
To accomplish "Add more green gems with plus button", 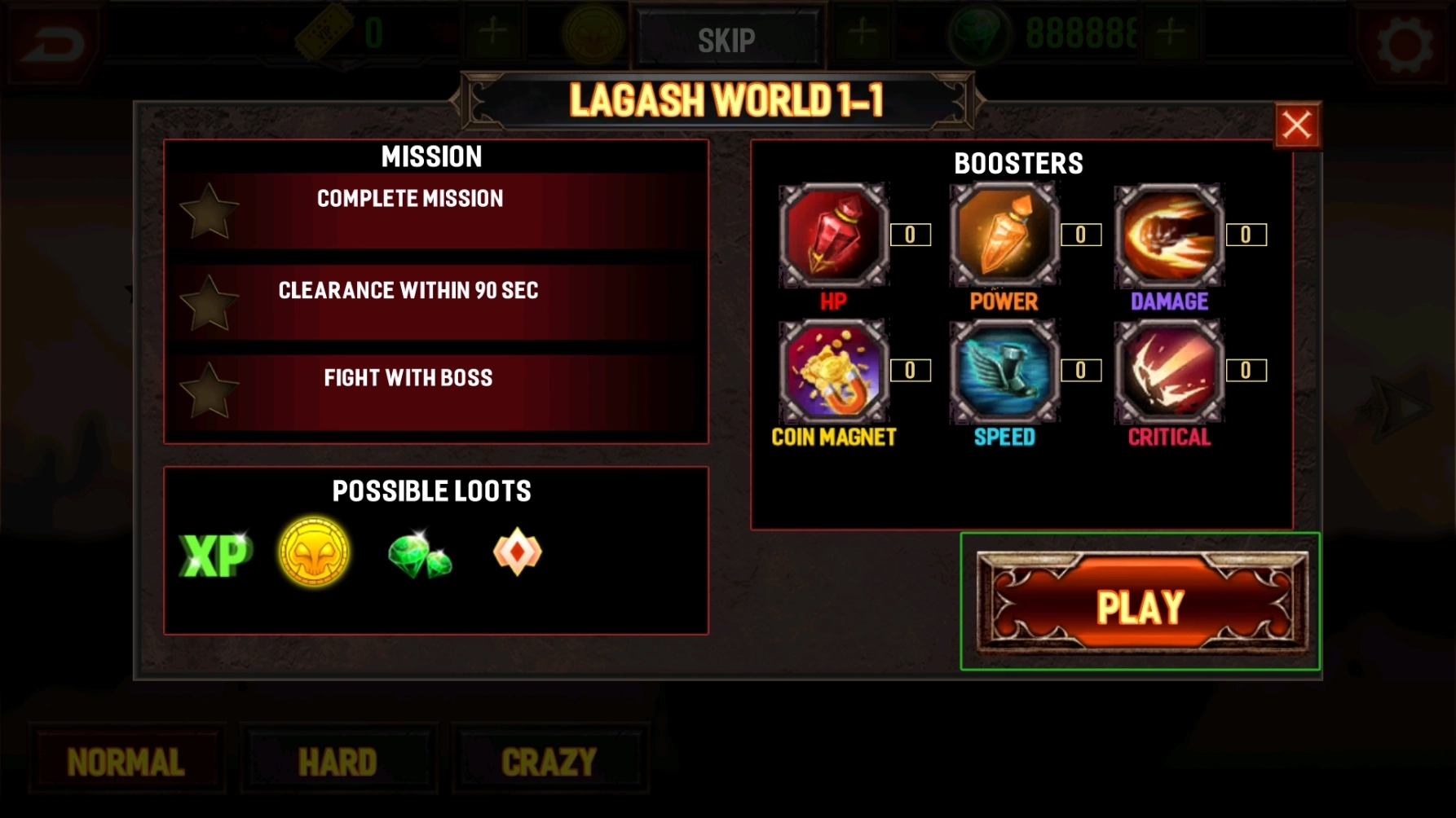I will (1171, 33).
